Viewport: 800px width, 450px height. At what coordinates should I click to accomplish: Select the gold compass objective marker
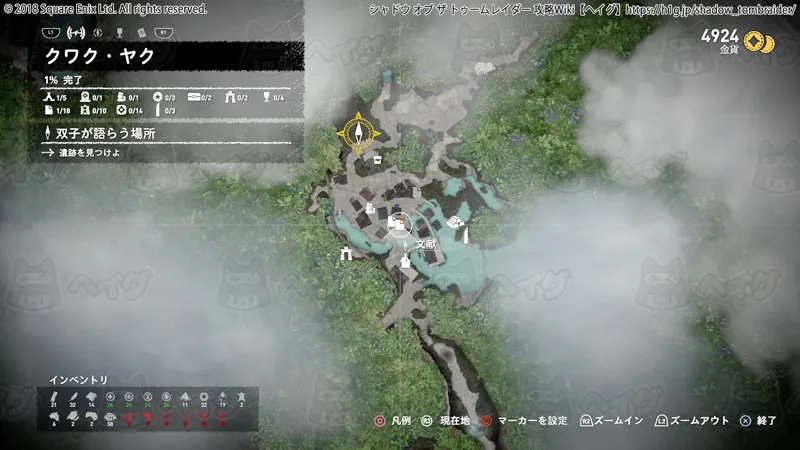click(x=358, y=132)
